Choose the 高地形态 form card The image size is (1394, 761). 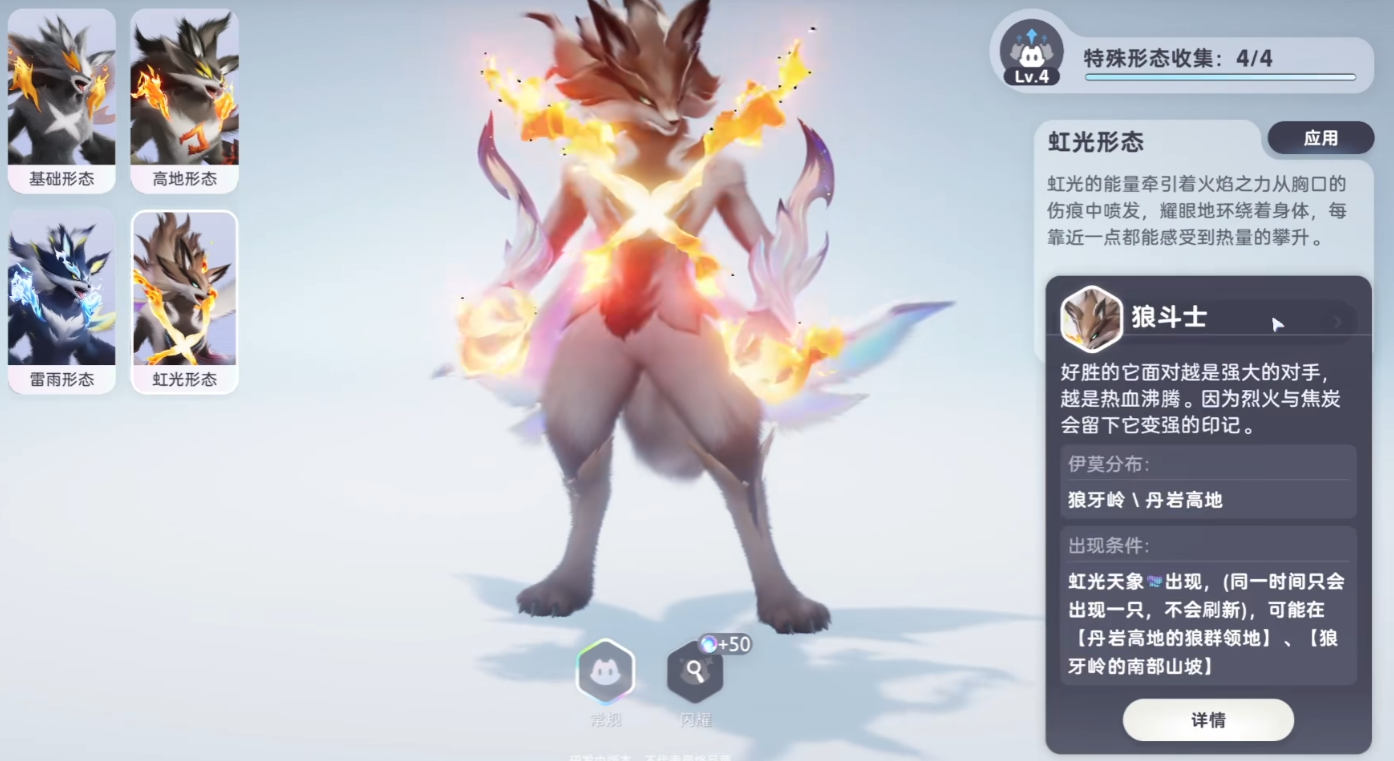pos(185,100)
